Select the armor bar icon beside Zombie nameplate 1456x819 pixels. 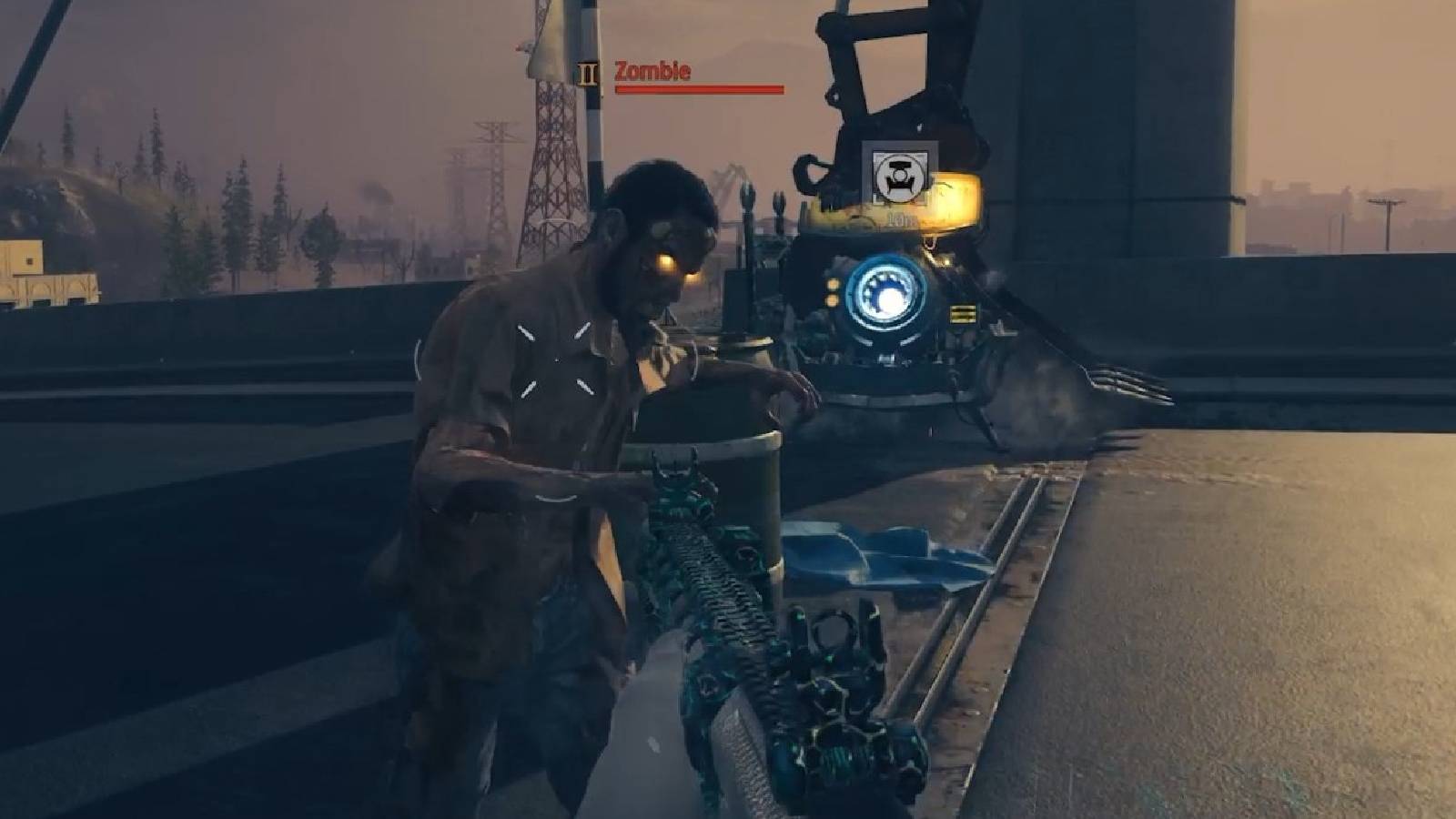[587, 73]
